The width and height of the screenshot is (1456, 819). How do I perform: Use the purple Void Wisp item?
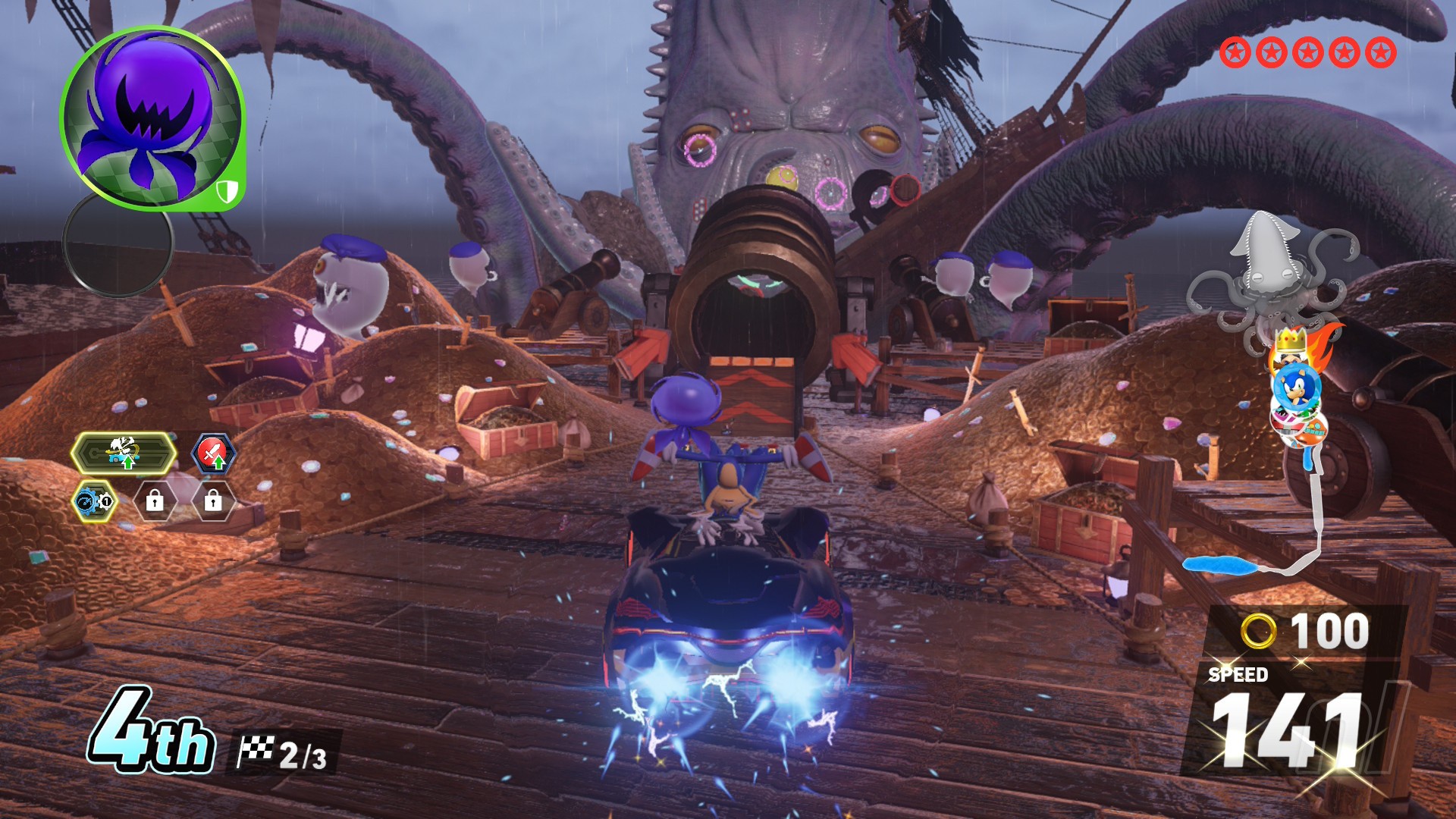(x=152, y=118)
